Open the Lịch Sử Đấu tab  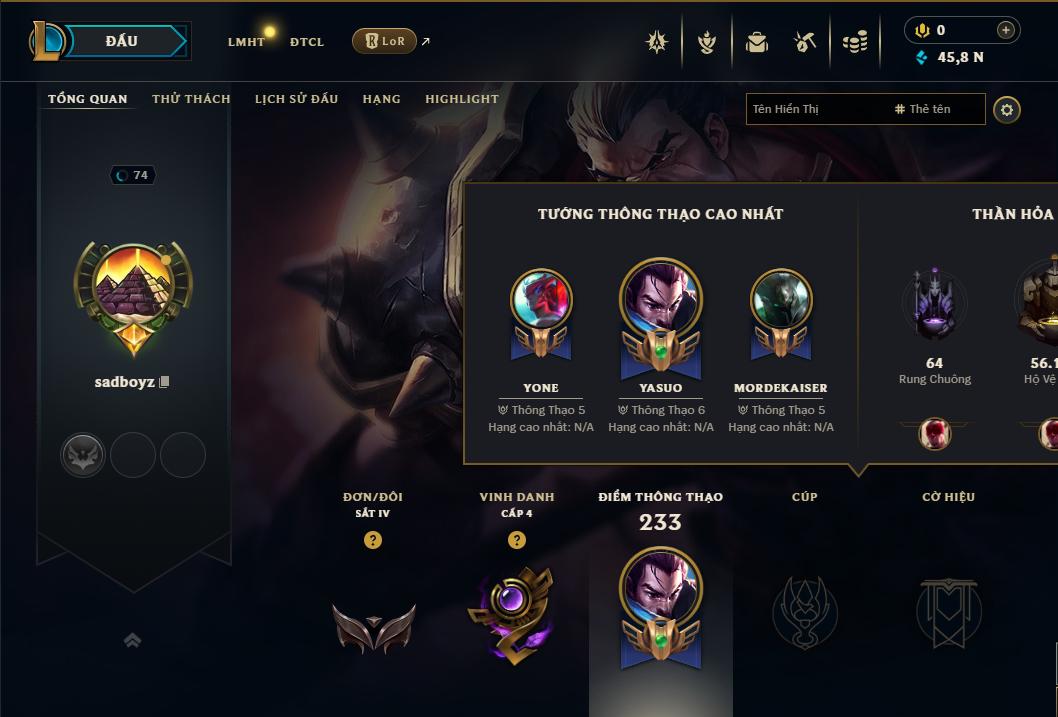pyautogui.click(x=296, y=99)
